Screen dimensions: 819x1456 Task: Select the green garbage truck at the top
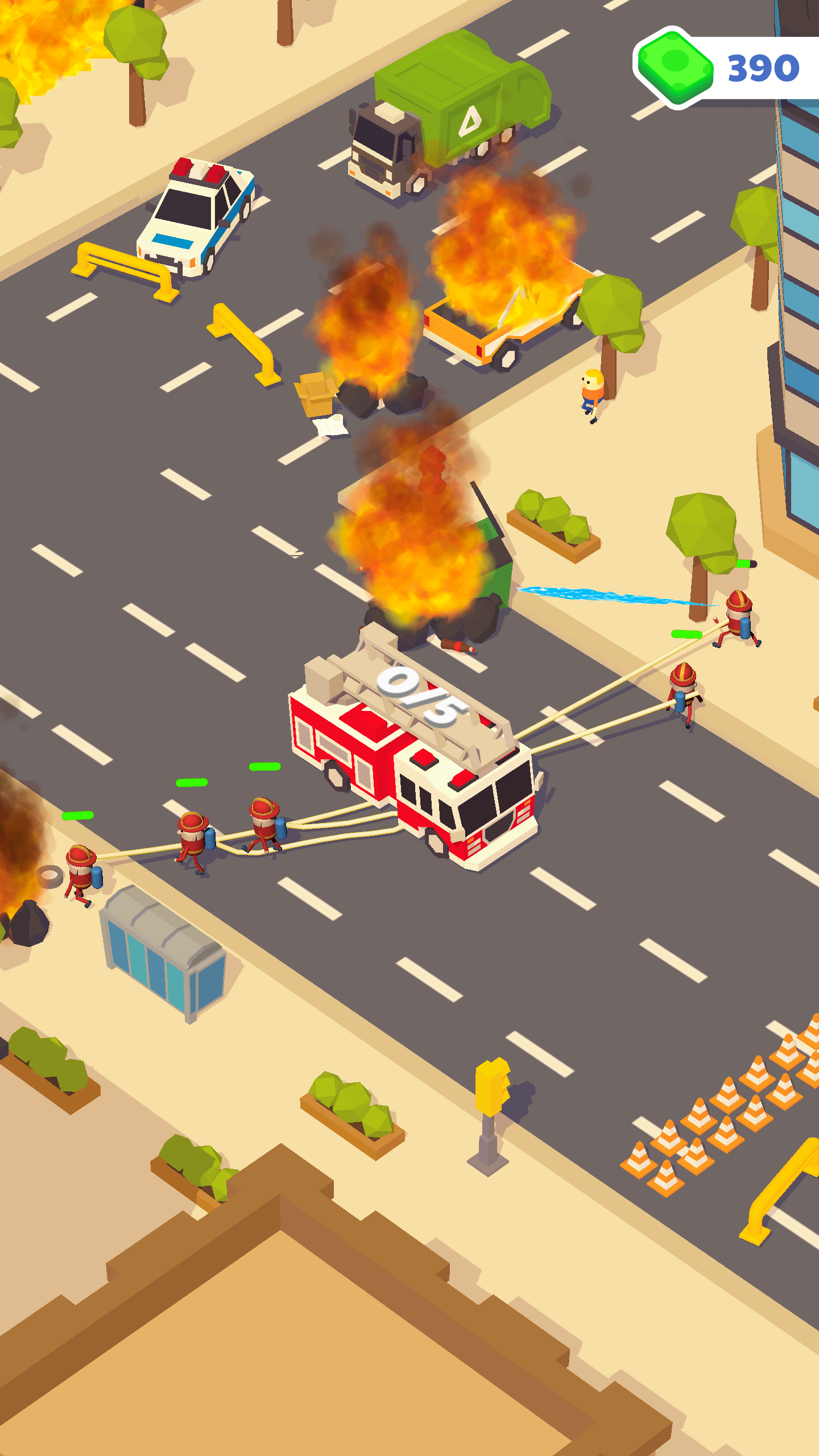(x=449, y=102)
